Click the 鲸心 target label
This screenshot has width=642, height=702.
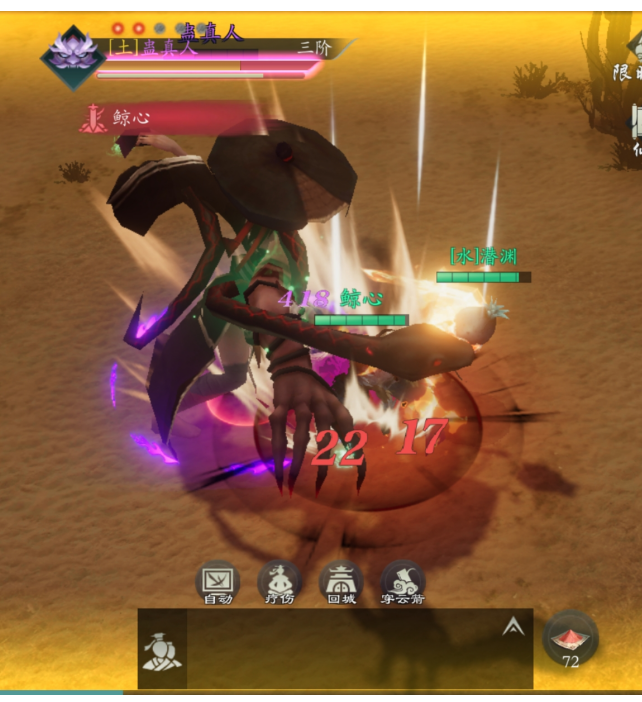[130, 118]
